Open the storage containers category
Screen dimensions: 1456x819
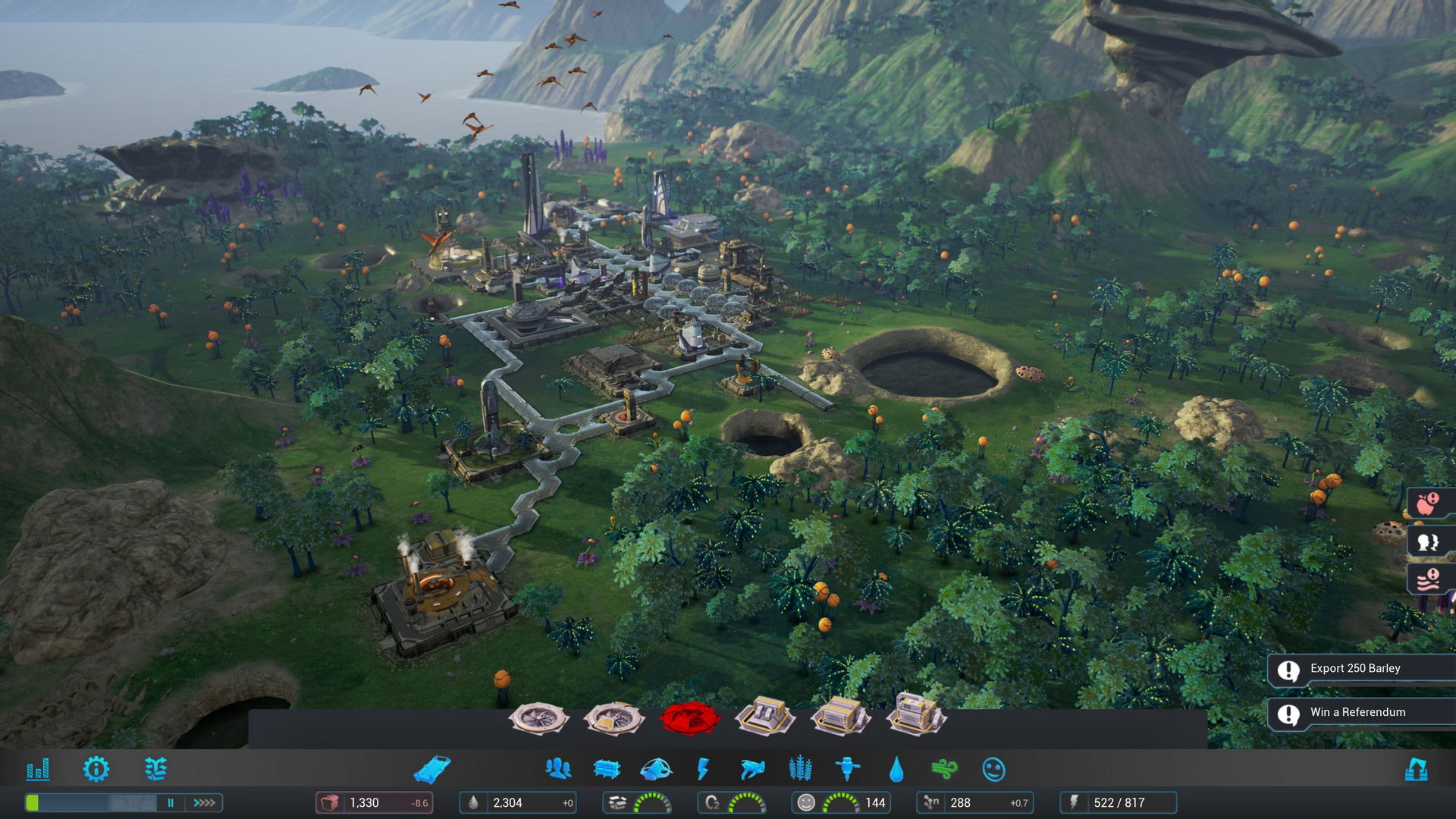(607, 770)
